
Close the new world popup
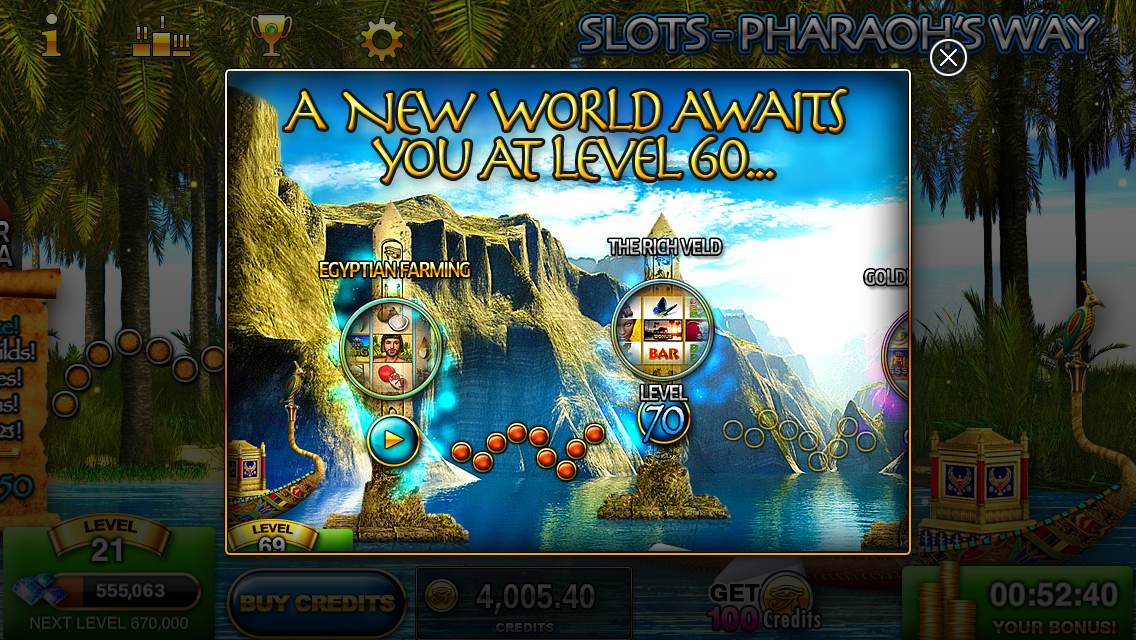click(948, 58)
